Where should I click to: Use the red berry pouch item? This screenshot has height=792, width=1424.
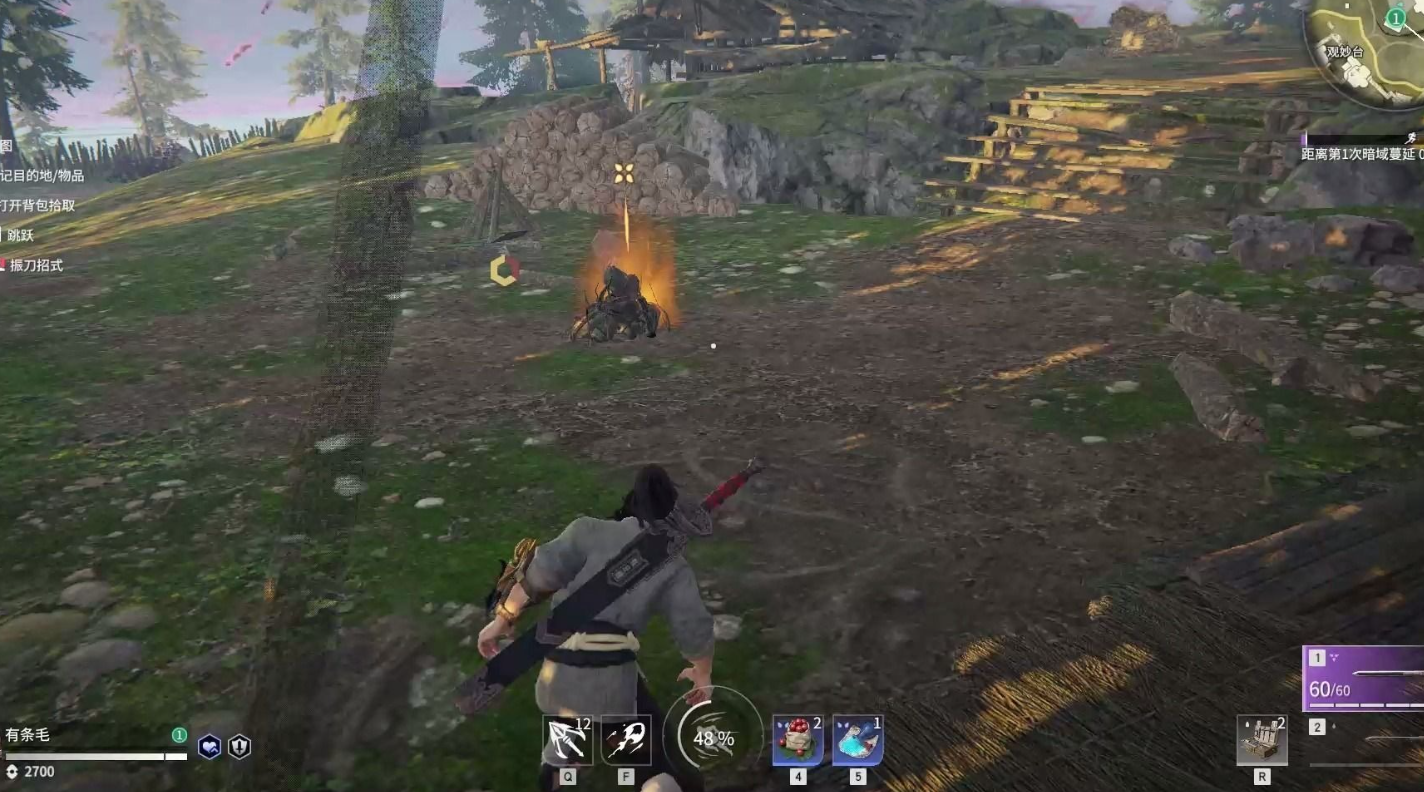point(797,741)
